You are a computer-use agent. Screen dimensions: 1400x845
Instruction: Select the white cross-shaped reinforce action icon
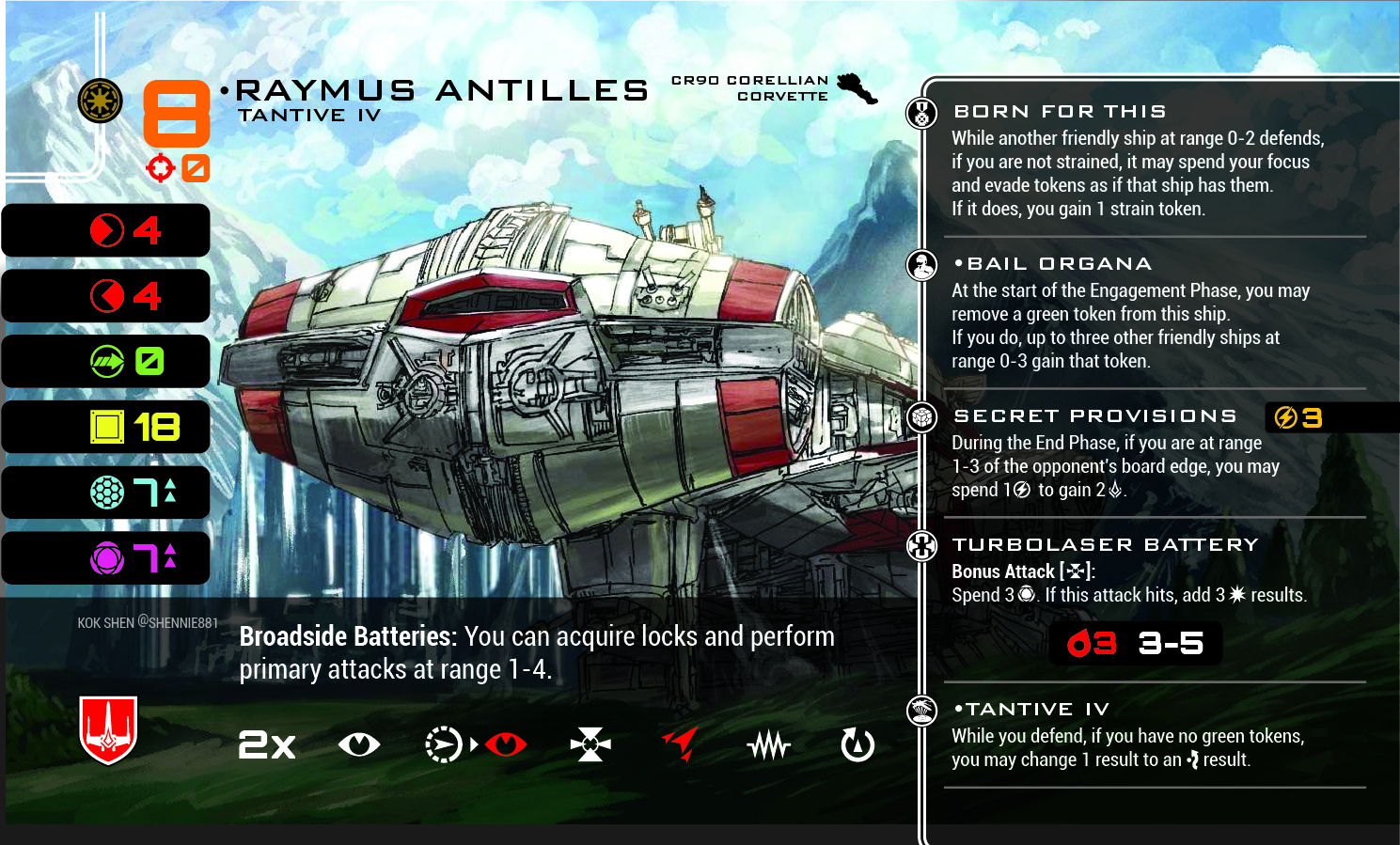(x=590, y=745)
